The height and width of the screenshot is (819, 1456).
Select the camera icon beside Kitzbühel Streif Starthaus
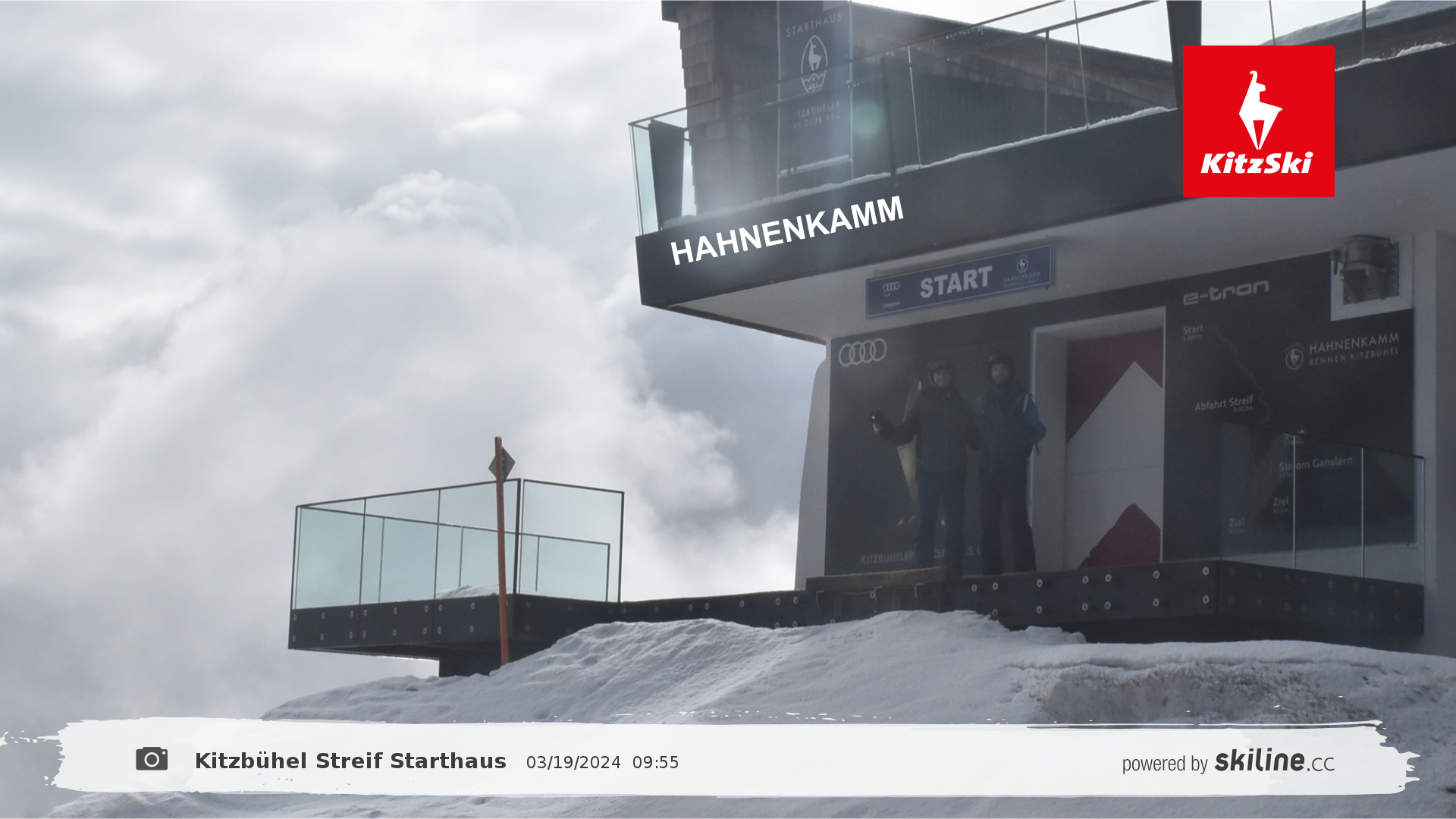click(152, 759)
